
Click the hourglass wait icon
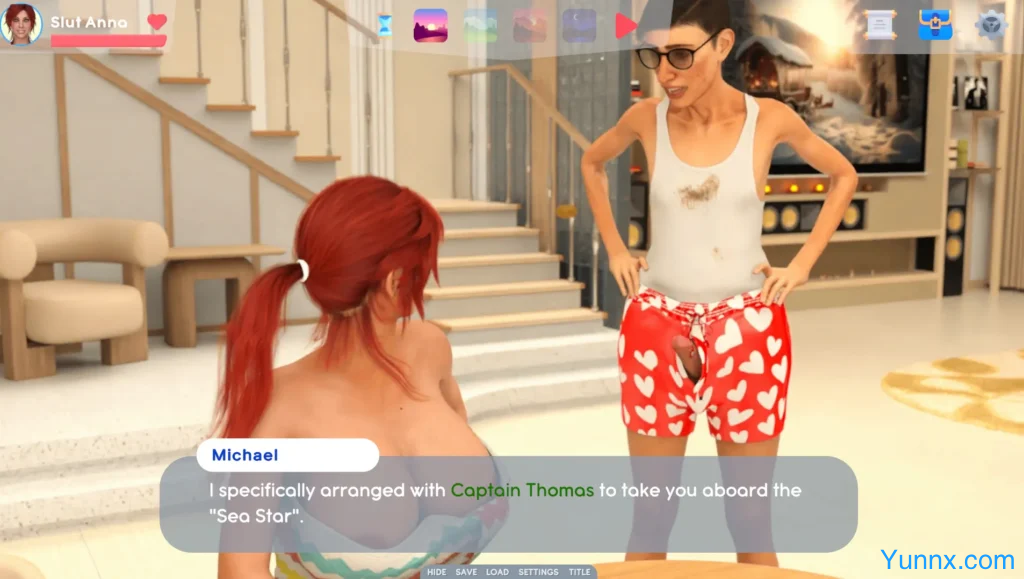click(385, 25)
